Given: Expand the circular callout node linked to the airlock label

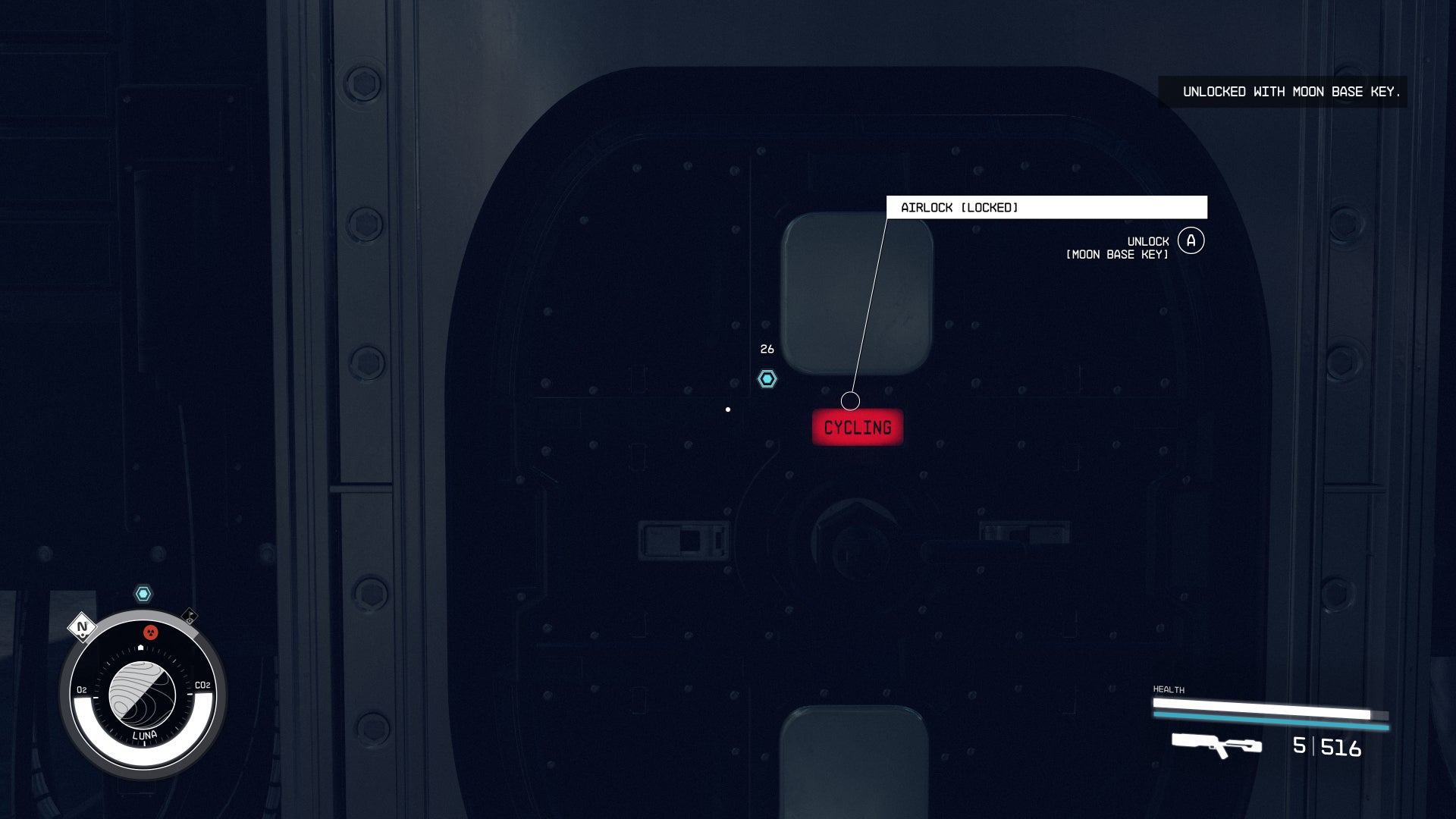Looking at the screenshot, I should point(850,400).
